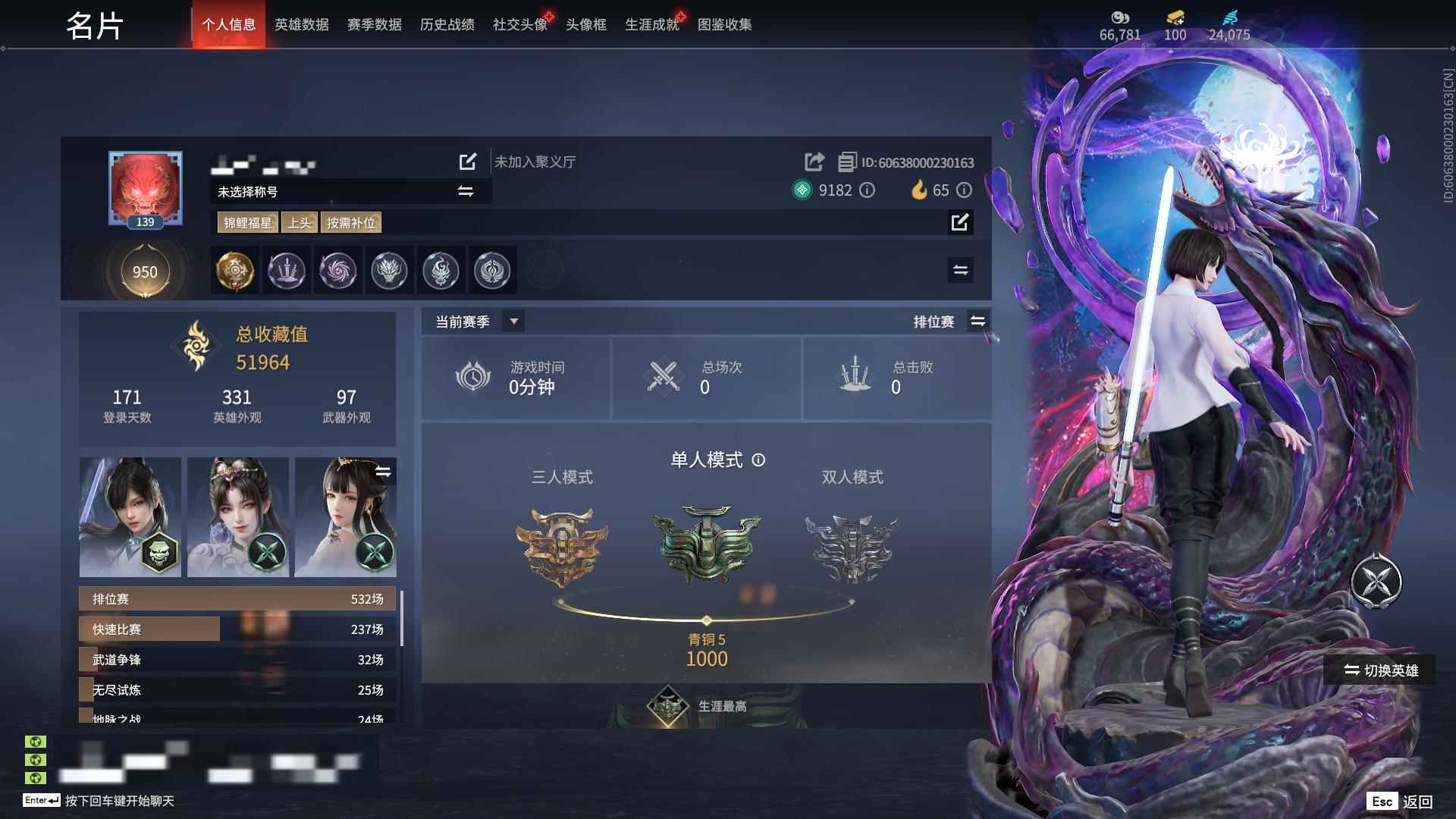Open the 当前赛季 season dropdown
Screen dimensions: 1456x819
pos(513,321)
